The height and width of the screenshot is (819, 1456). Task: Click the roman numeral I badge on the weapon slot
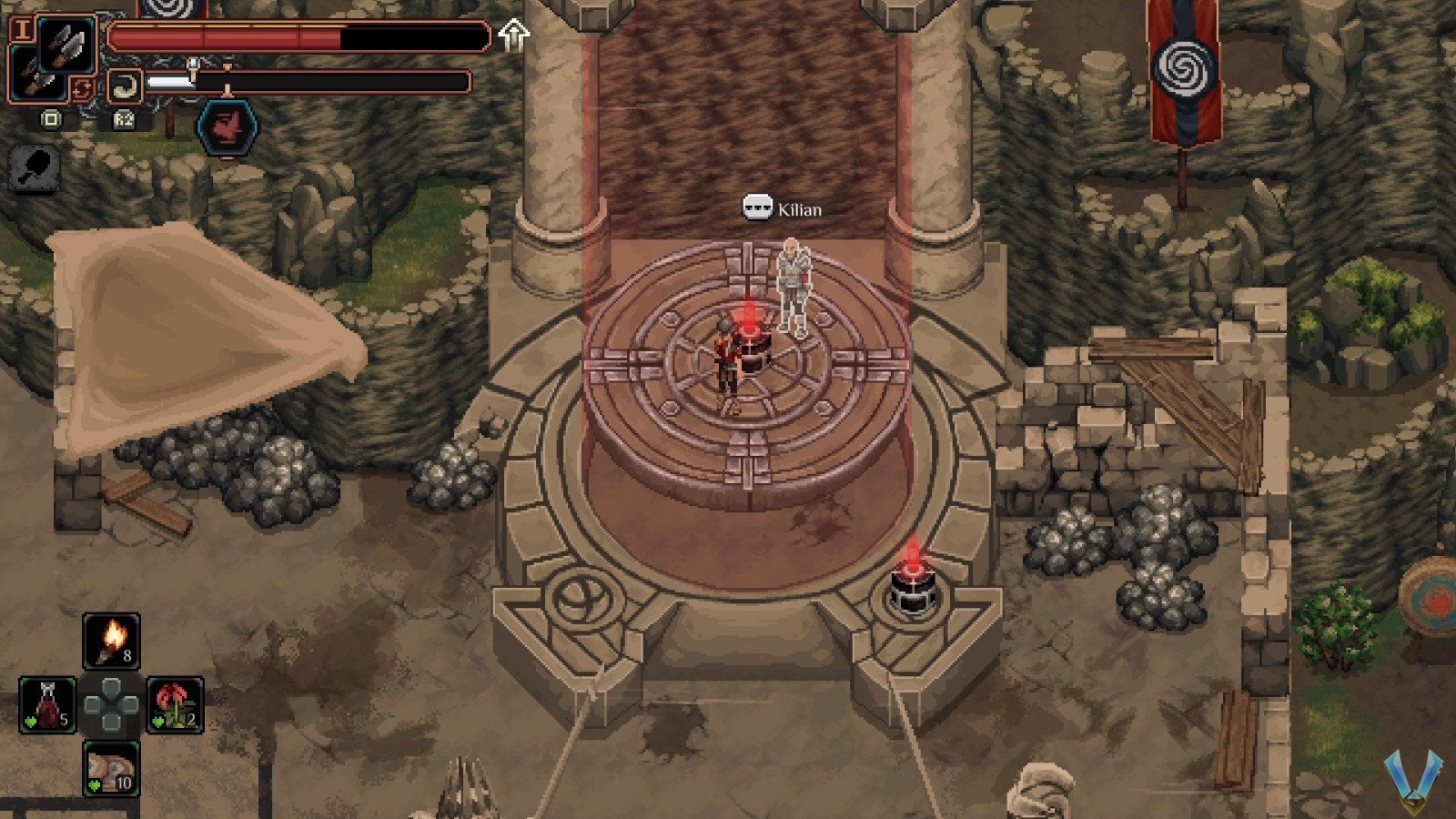point(23,29)
